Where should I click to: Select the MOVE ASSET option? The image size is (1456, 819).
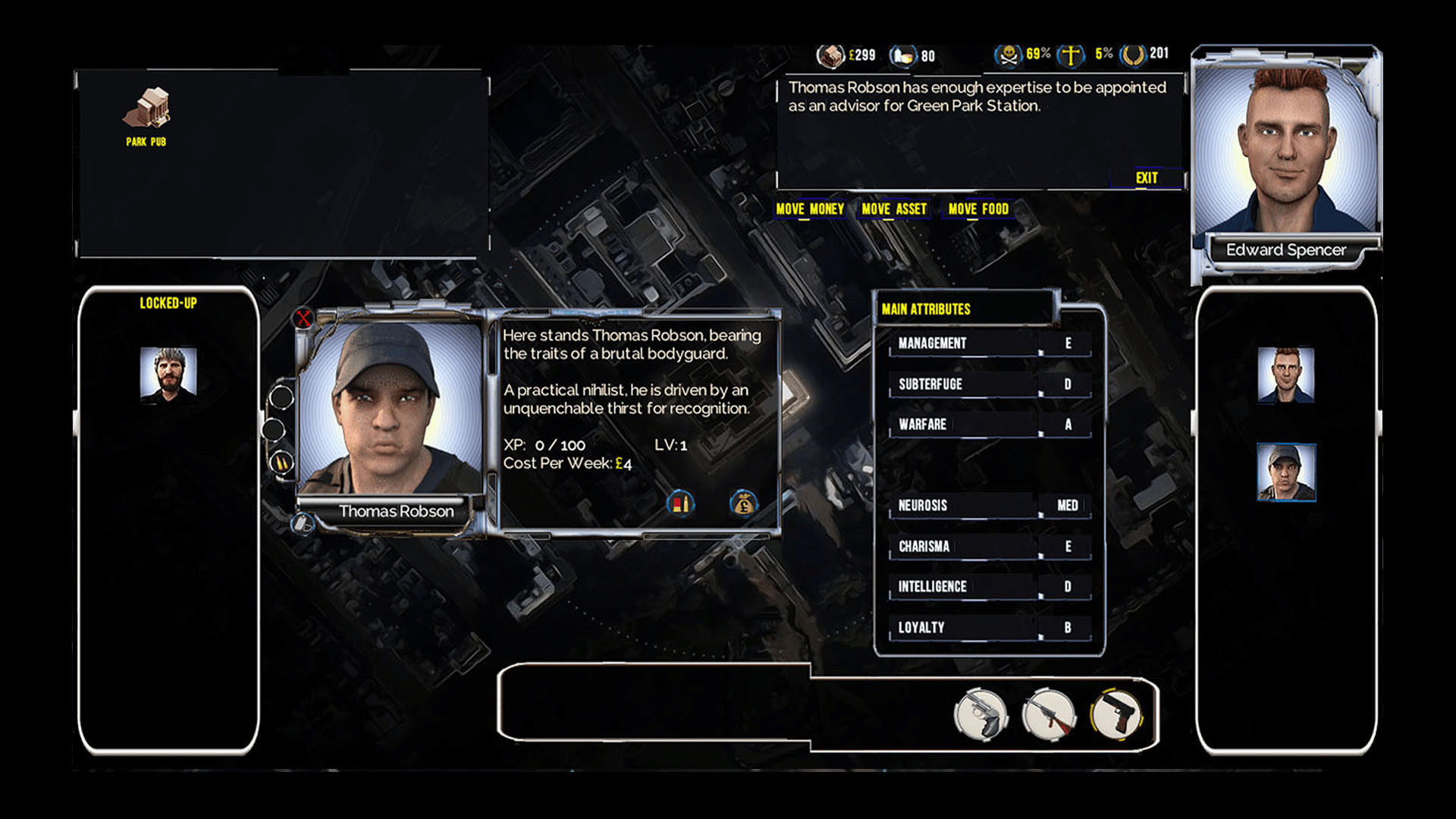tap(894, 209)
